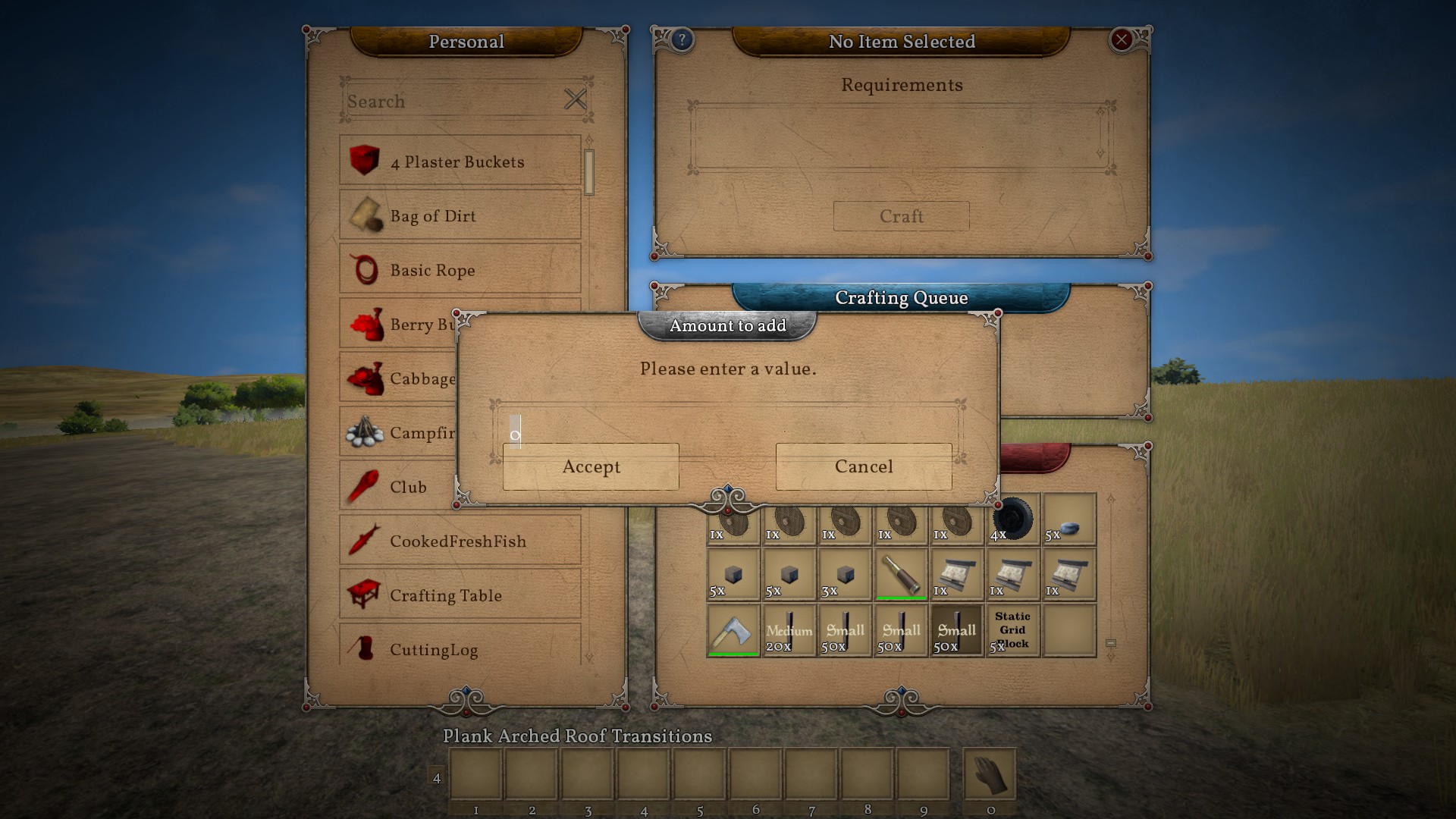
Task: Select the Medium 20x timber slot
Action: (789, 630)
